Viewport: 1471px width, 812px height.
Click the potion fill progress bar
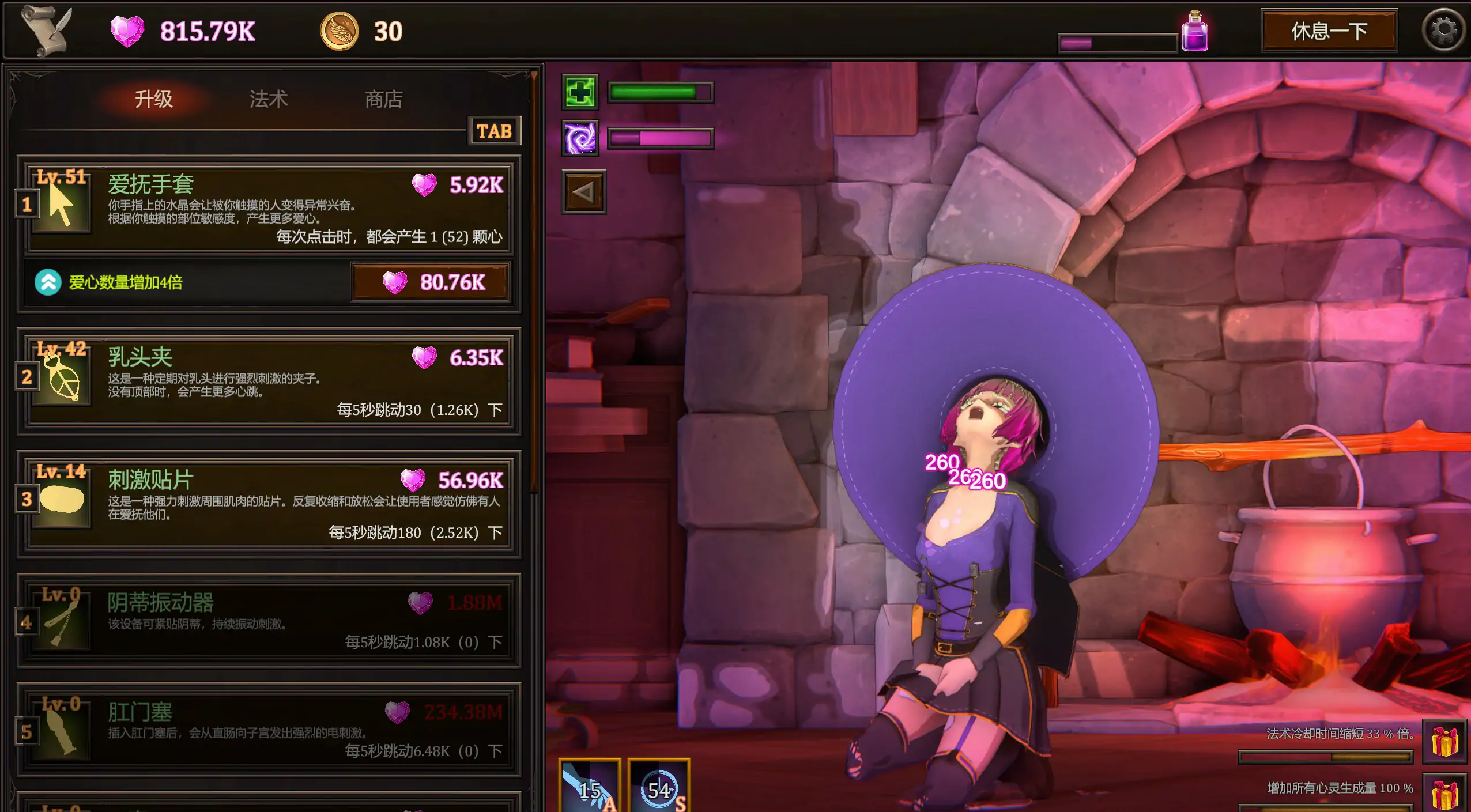(x=1118, y=41)
